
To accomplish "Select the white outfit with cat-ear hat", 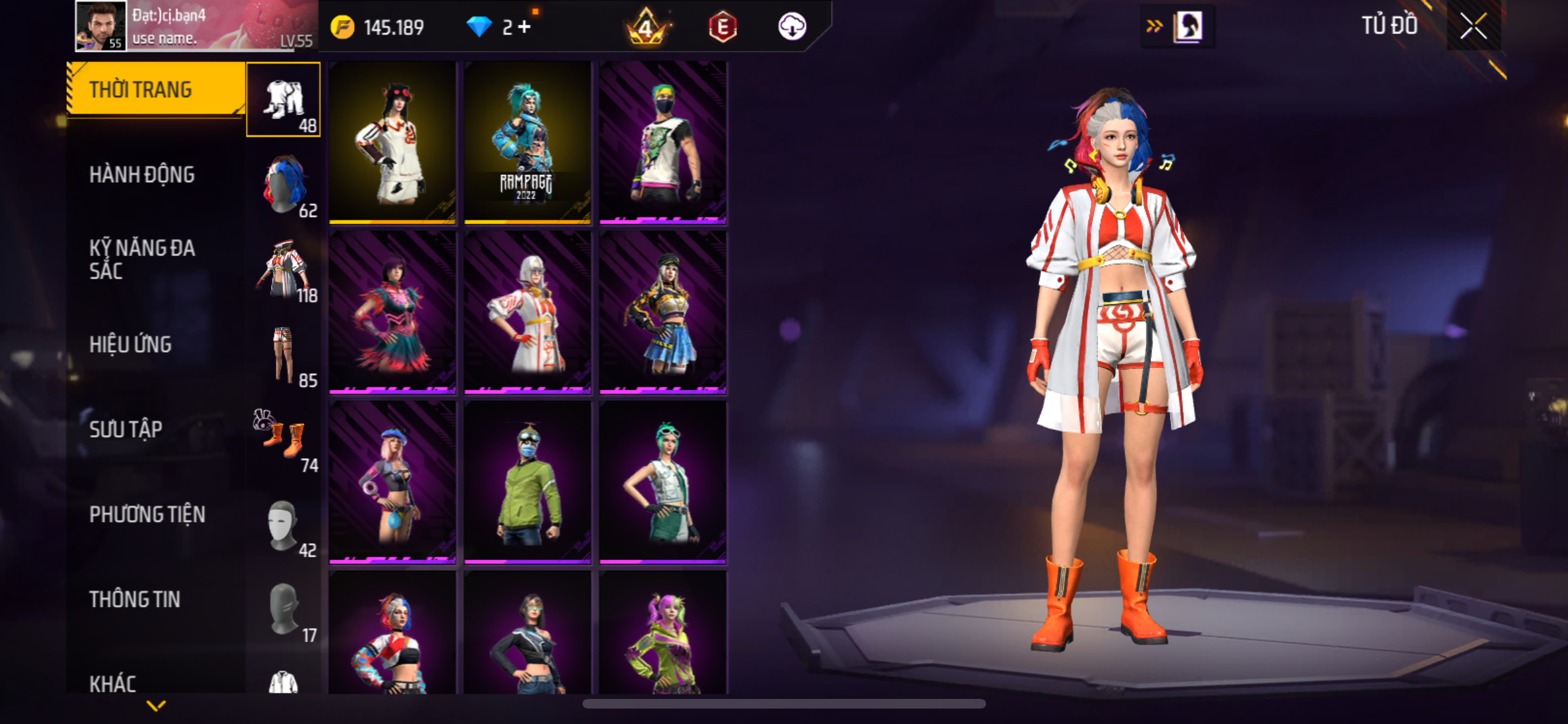I will 392,142.
